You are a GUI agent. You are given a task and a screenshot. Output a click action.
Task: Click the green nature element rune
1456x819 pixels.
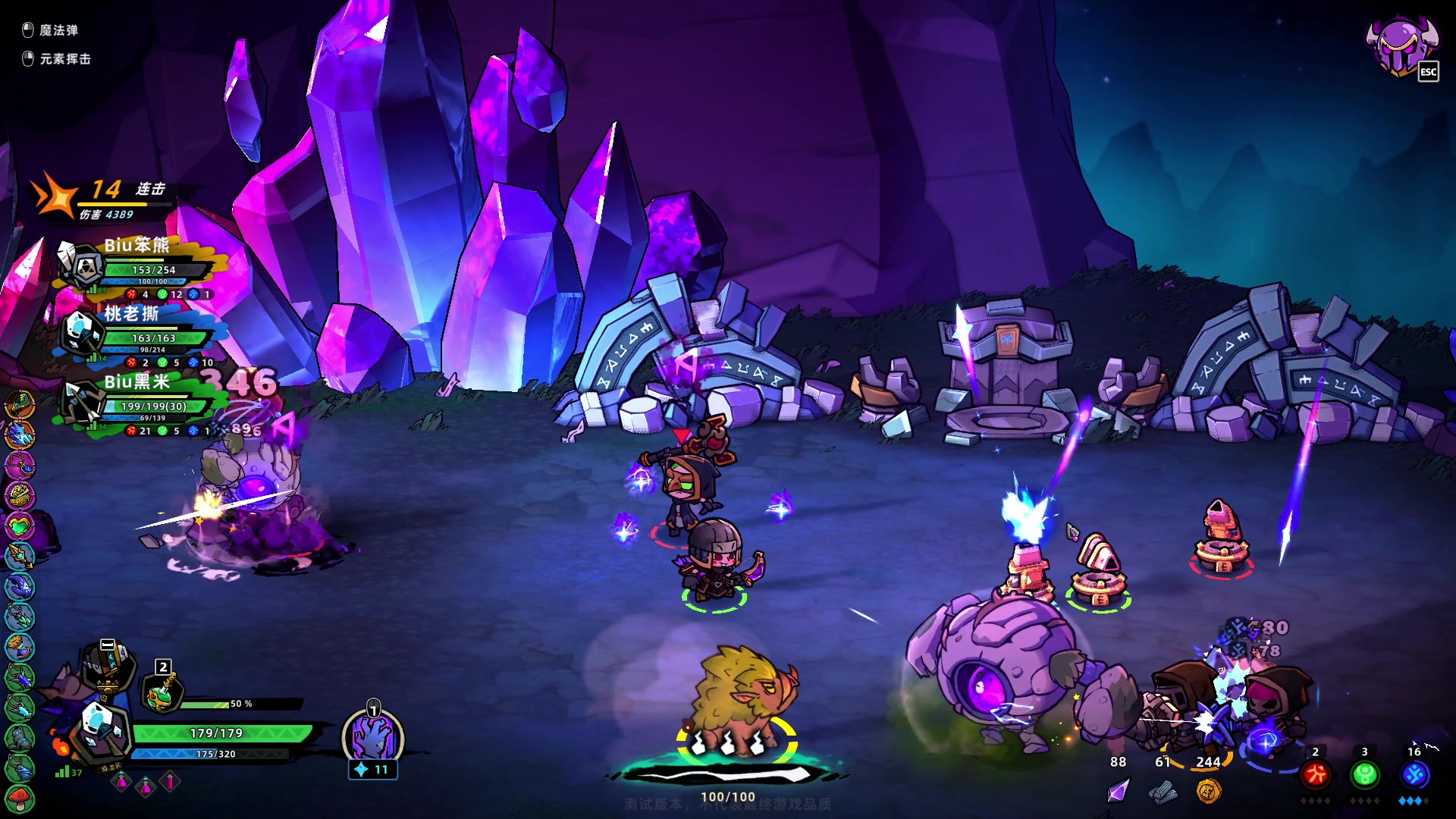pyautogui.click(x=1365, y=774)
